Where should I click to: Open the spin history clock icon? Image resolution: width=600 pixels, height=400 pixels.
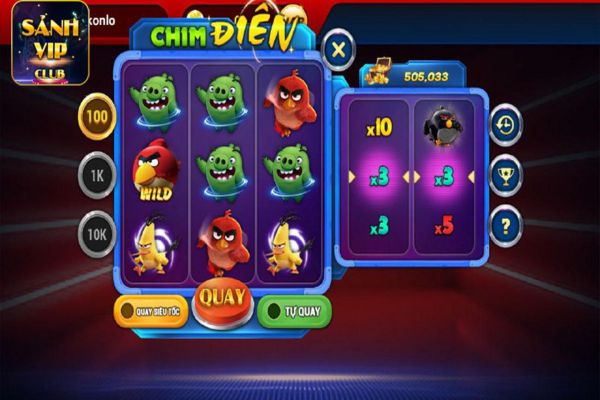(506, 126)
